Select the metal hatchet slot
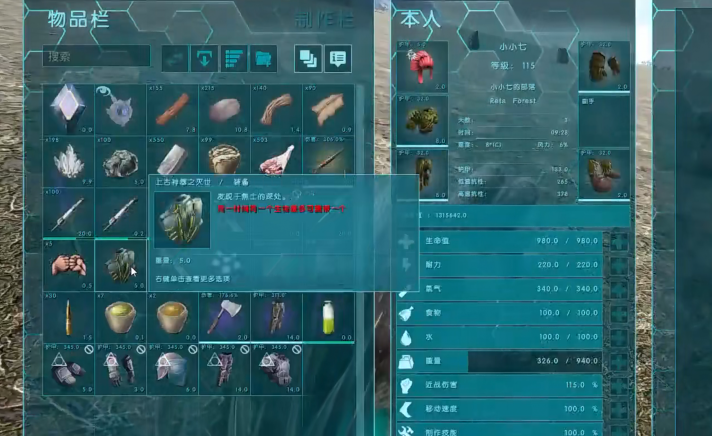 (x=224, y=317)
